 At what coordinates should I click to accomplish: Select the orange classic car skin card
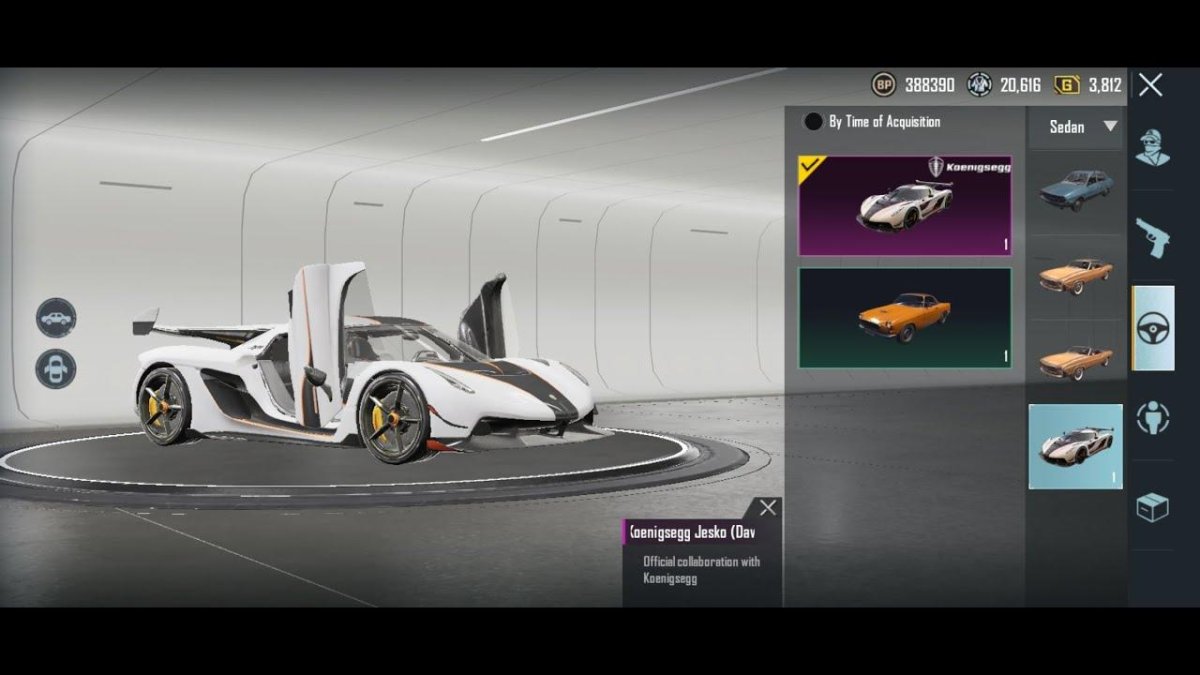pos(904,317)
